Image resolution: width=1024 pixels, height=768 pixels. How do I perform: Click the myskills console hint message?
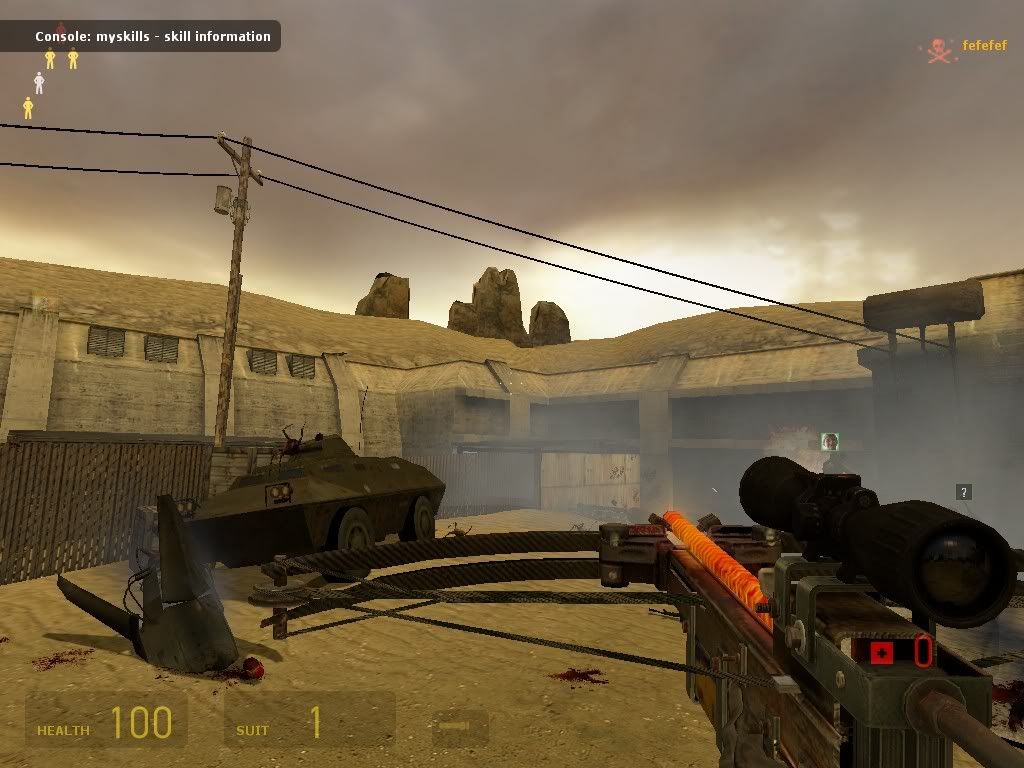(x=152, y=37)
